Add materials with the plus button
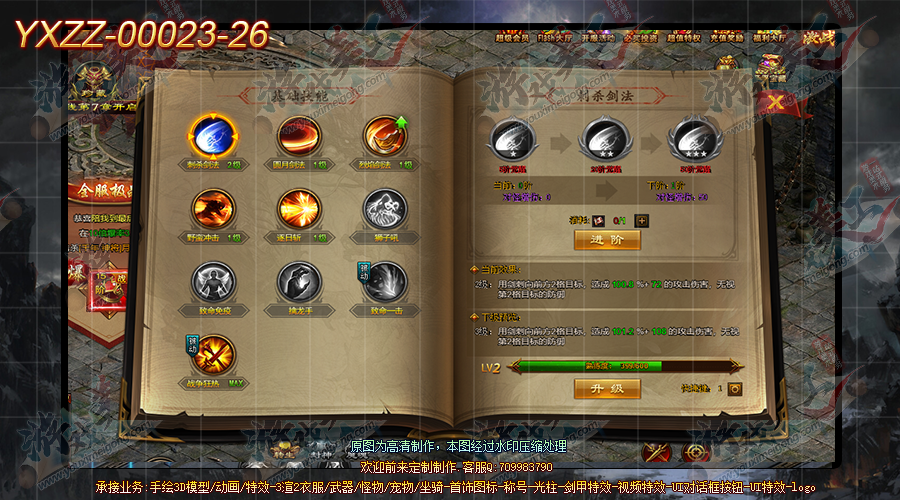 (x=642, y=220)
